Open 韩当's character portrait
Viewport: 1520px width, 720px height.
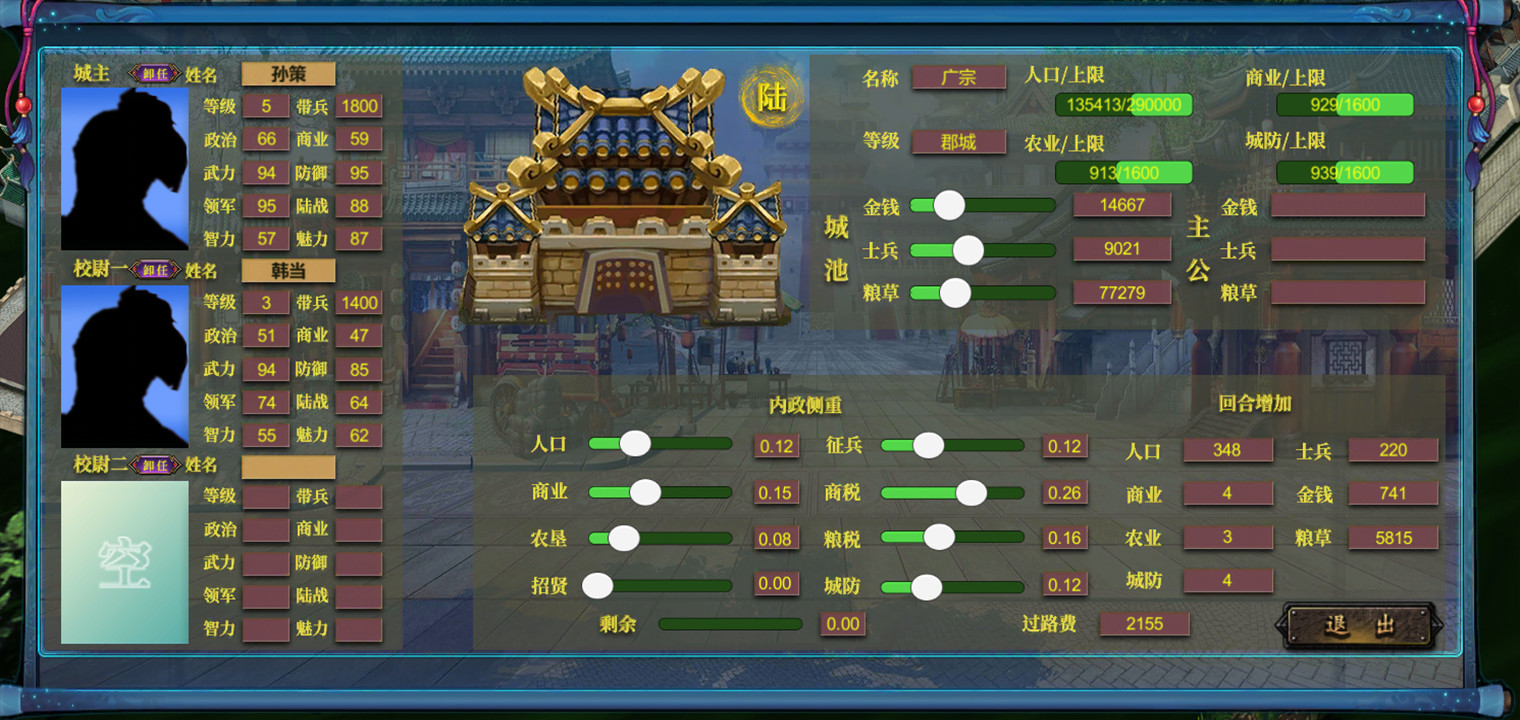click(125, 367)
